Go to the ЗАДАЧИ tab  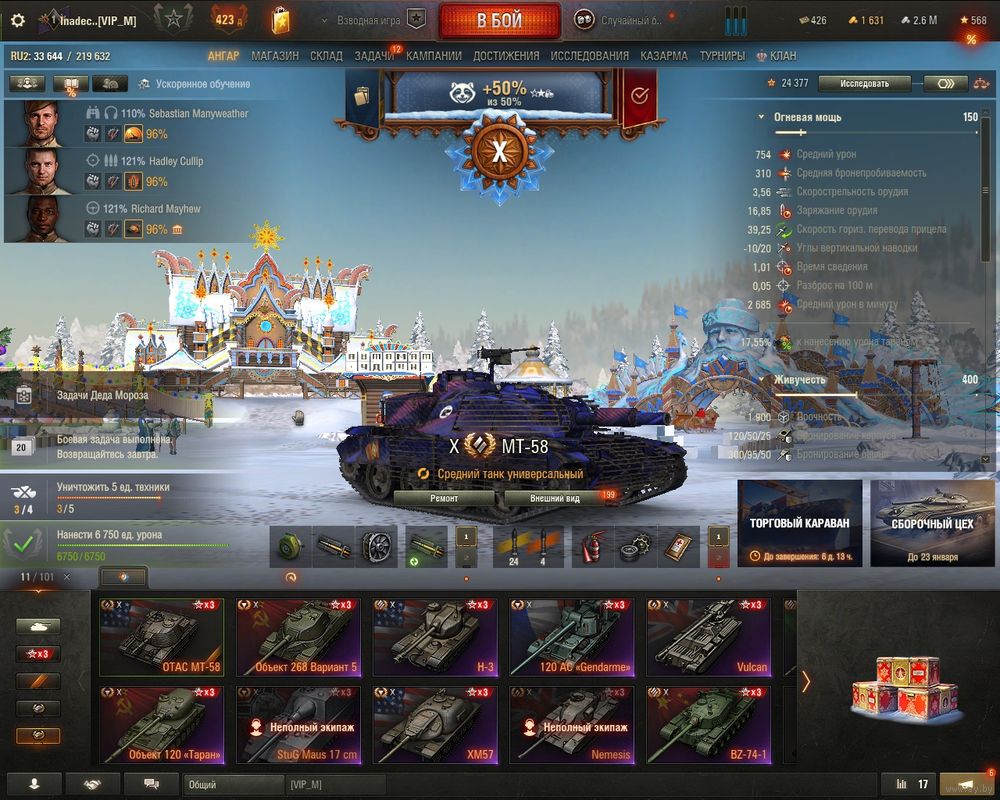pos(374,56)
